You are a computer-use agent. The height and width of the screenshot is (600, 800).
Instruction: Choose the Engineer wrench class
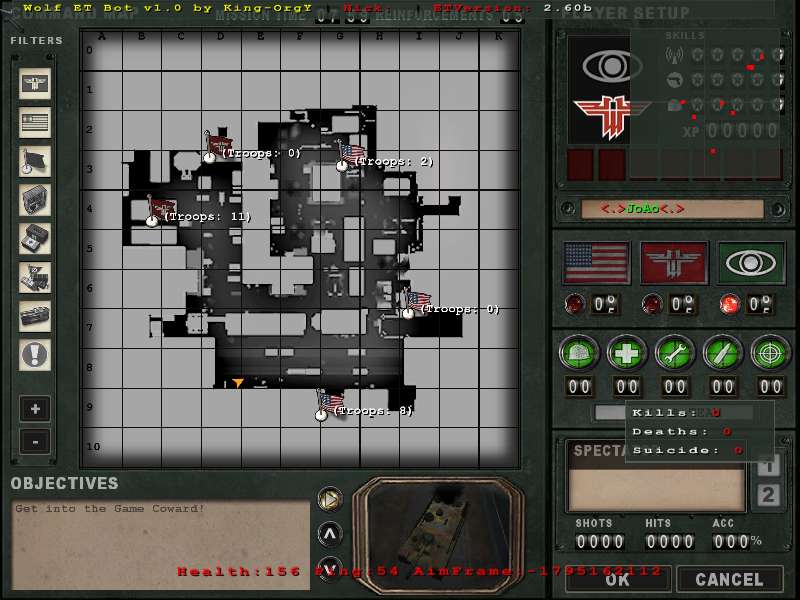675,352
